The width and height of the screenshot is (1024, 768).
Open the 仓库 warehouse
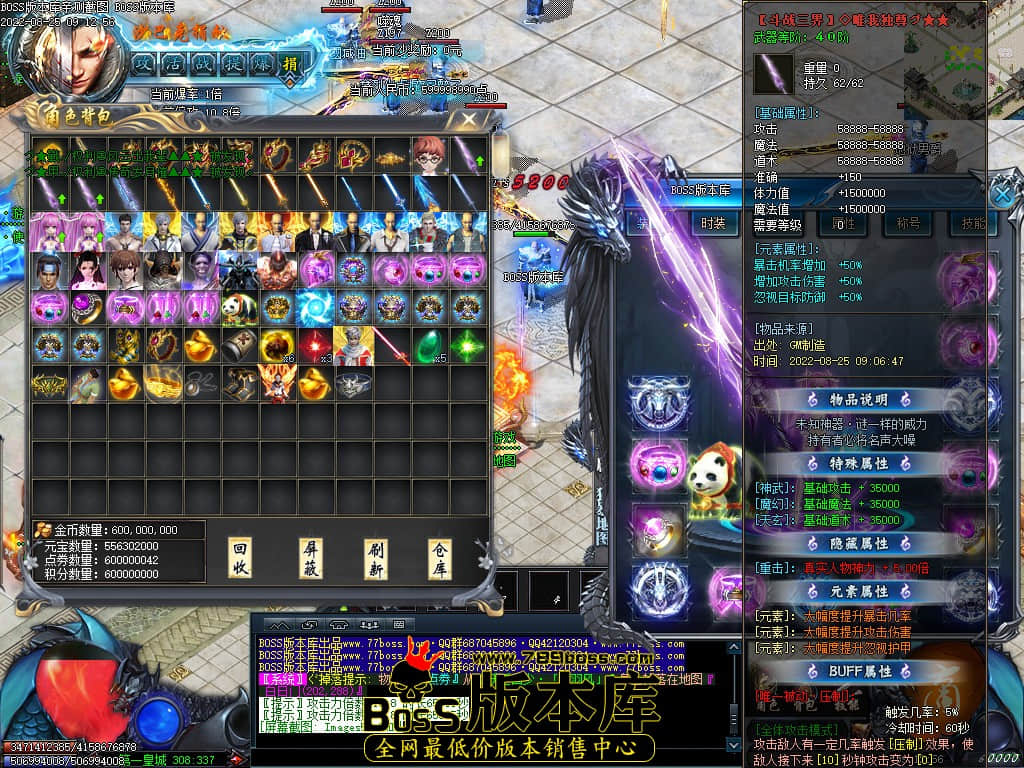(440, 558)
